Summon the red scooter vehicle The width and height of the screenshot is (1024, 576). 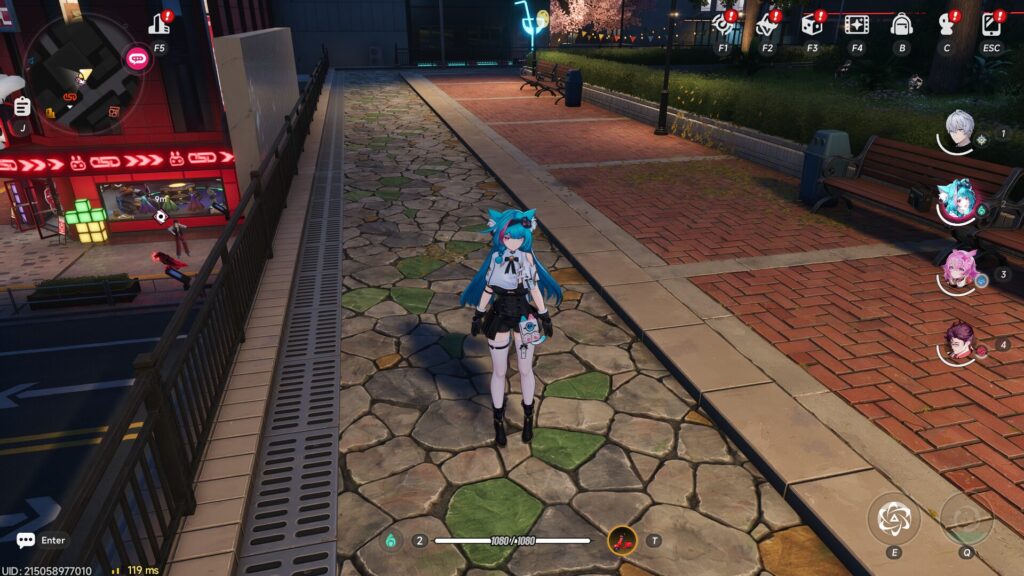click(622, 541)
